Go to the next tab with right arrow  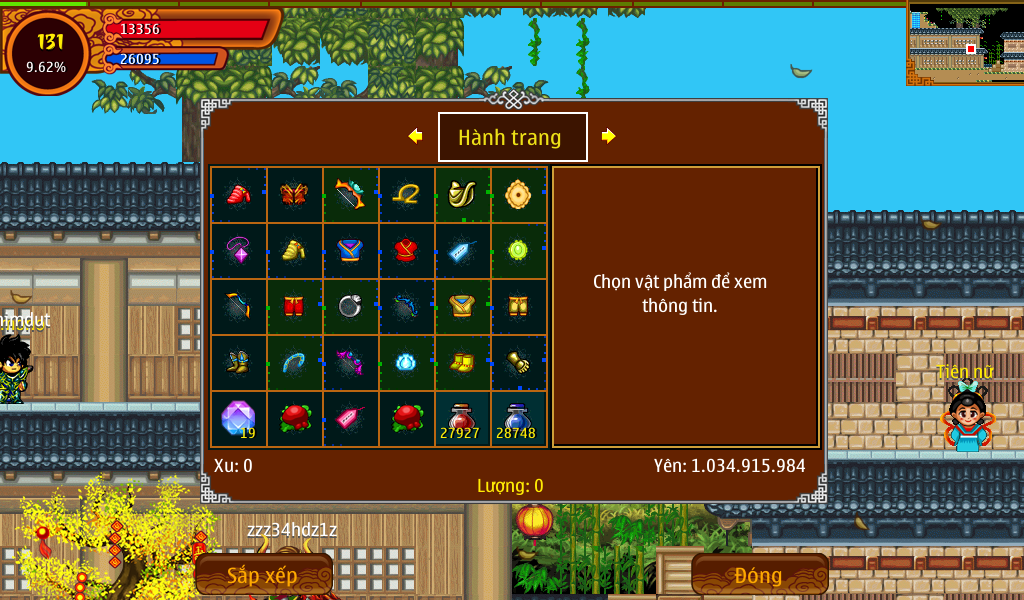click(x=608, y=136)
